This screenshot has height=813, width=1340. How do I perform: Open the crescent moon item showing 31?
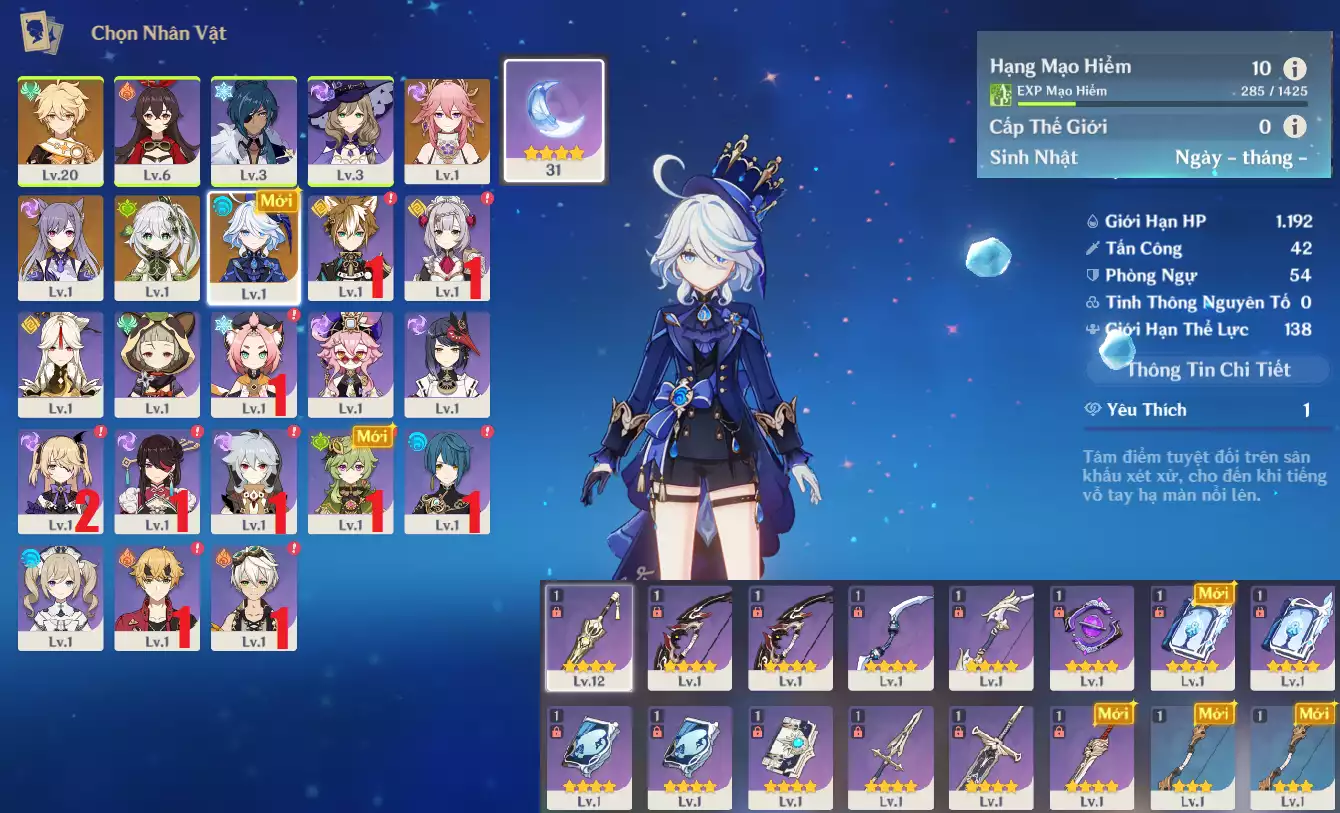click(x=554, y=120)
